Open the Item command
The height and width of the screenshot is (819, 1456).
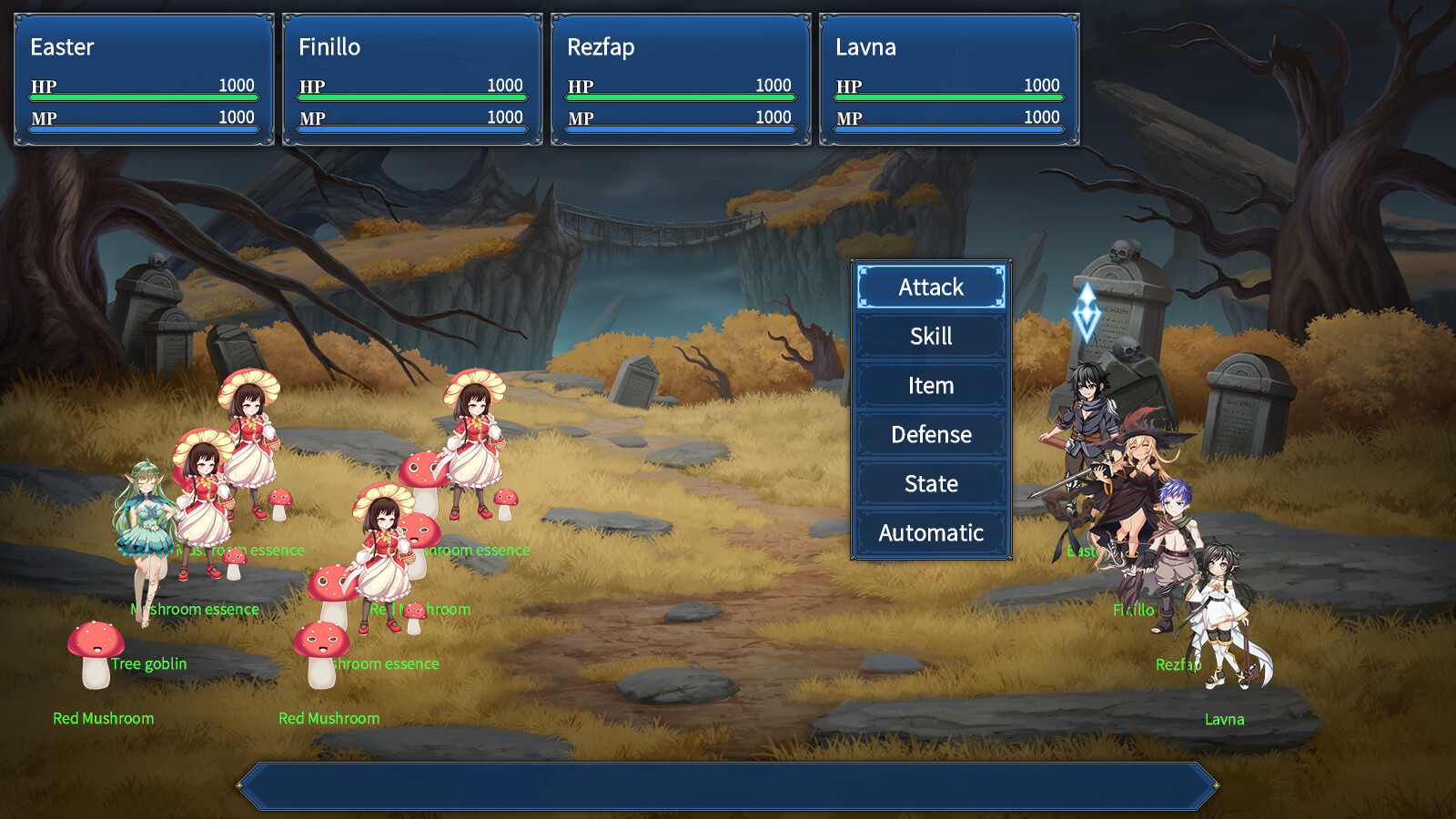(930, 385)
